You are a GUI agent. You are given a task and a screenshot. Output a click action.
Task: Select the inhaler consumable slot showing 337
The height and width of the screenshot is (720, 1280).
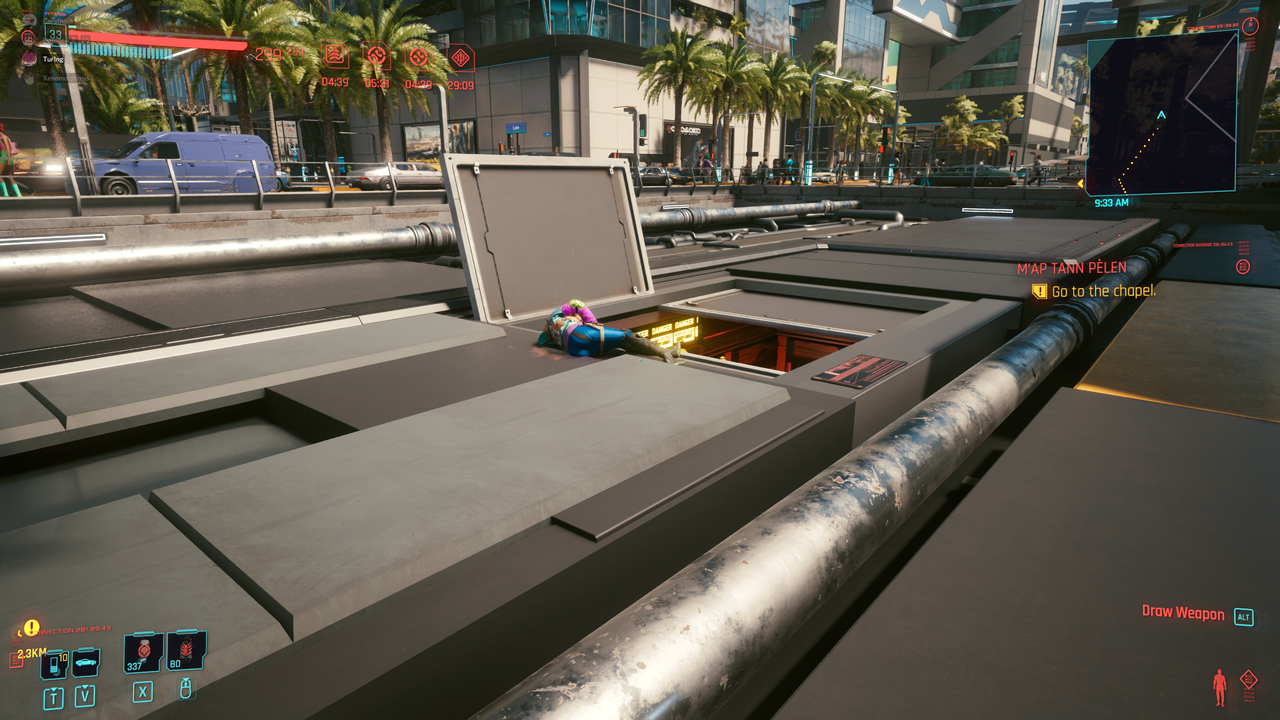142,652
